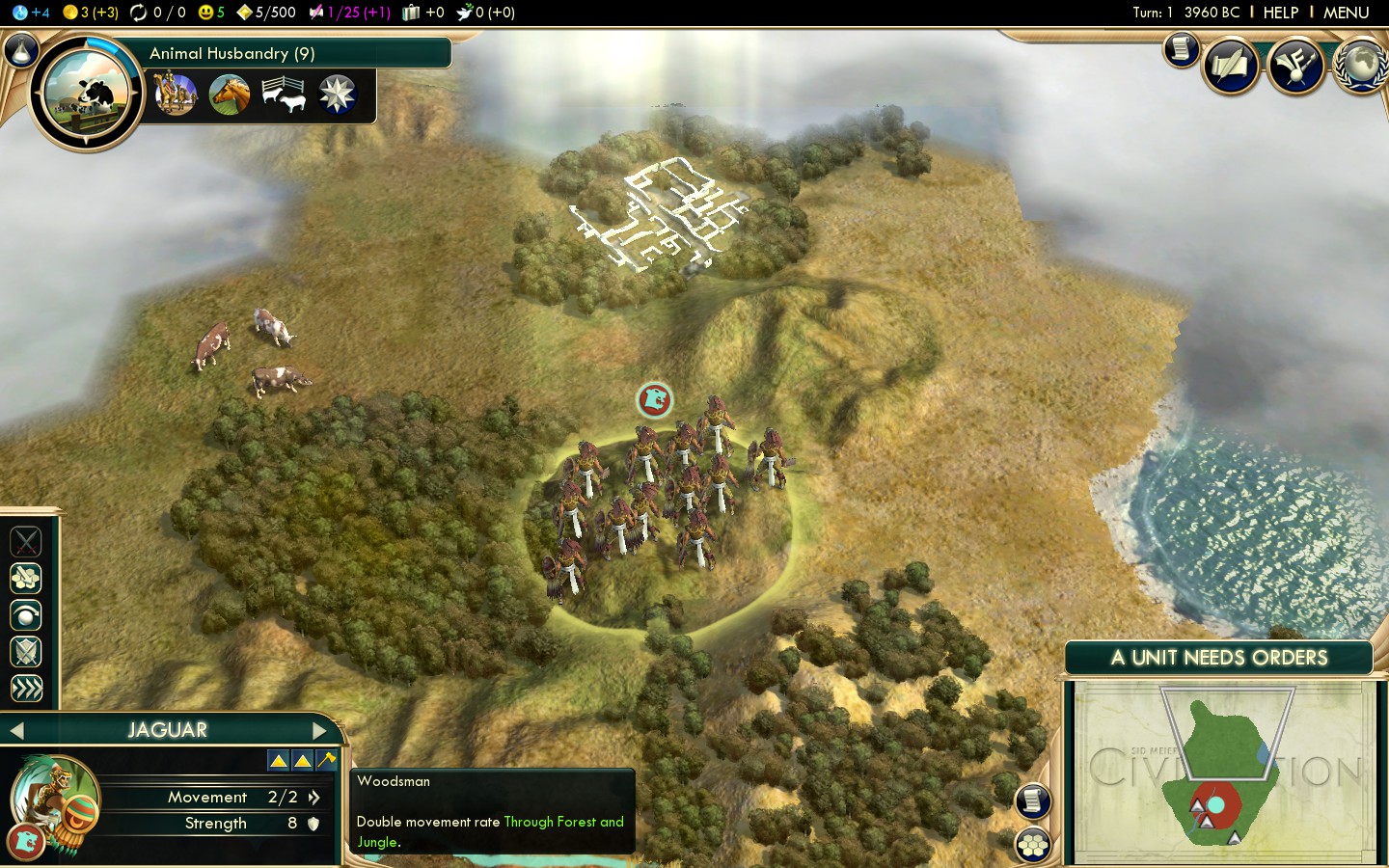Screen dimensions: 1389x868
Task: Expand more unit actions with triple chevrons
Action: coord(26,689)
